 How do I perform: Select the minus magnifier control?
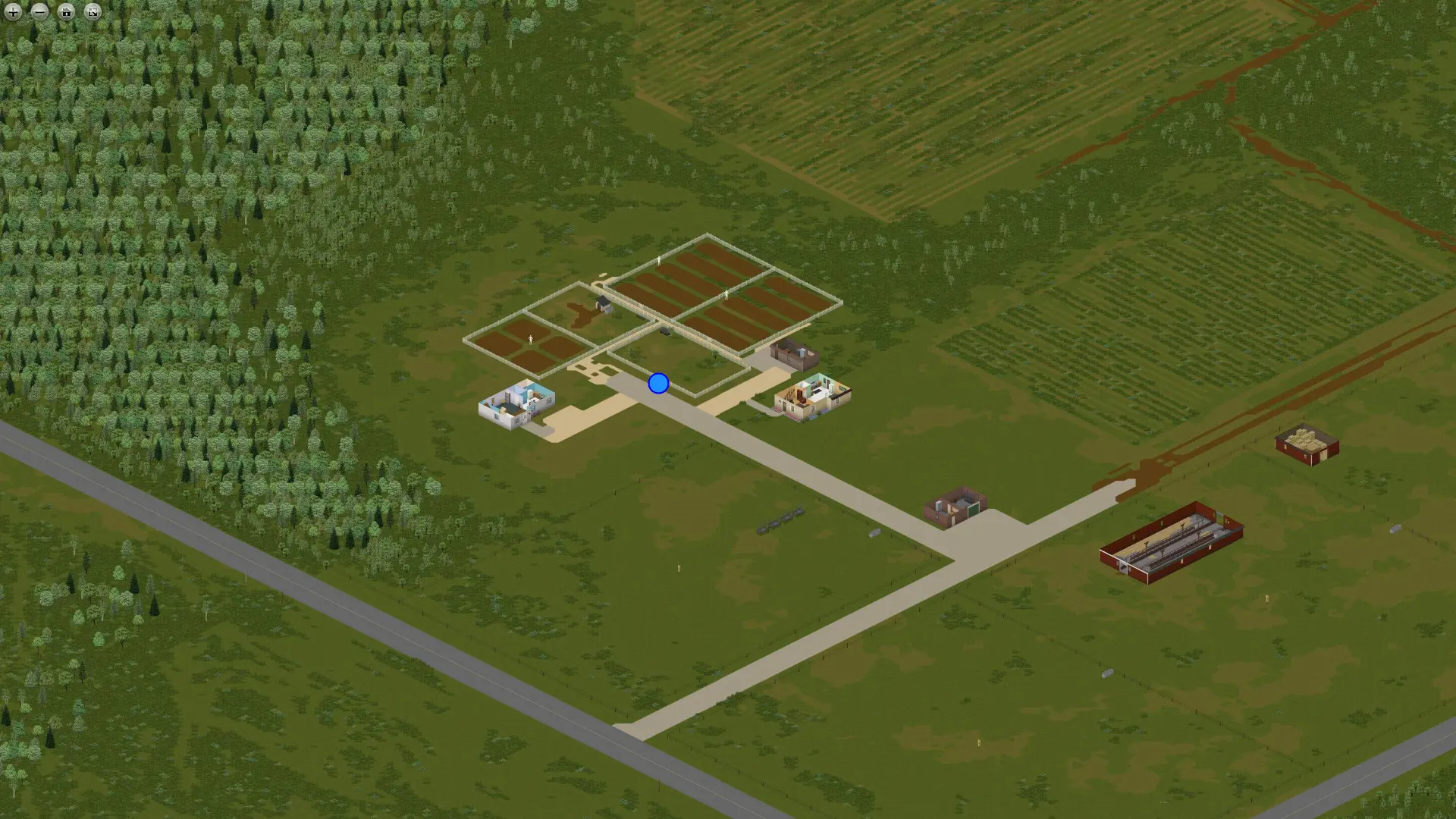[x=39, y=12]
